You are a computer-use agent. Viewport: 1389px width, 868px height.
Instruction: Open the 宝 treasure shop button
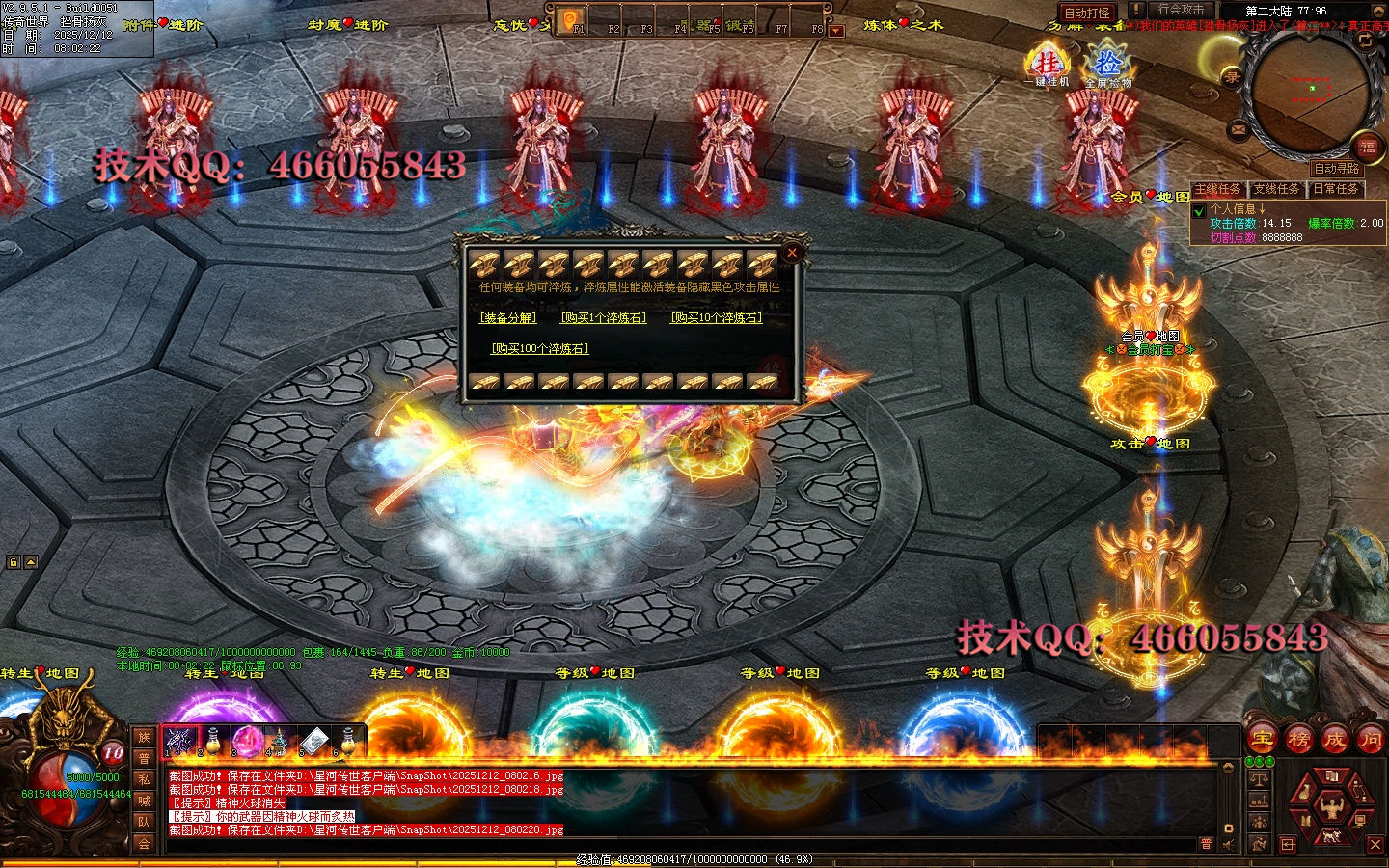tap(1263, 740)
